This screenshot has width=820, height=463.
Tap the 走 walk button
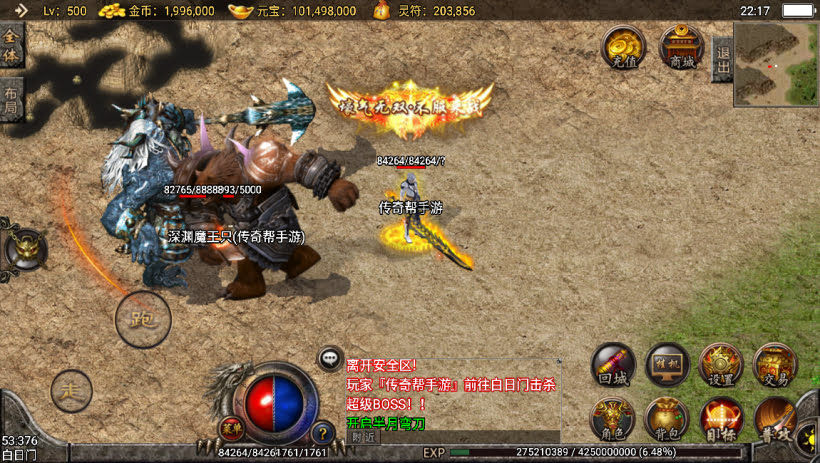(71, 389)
